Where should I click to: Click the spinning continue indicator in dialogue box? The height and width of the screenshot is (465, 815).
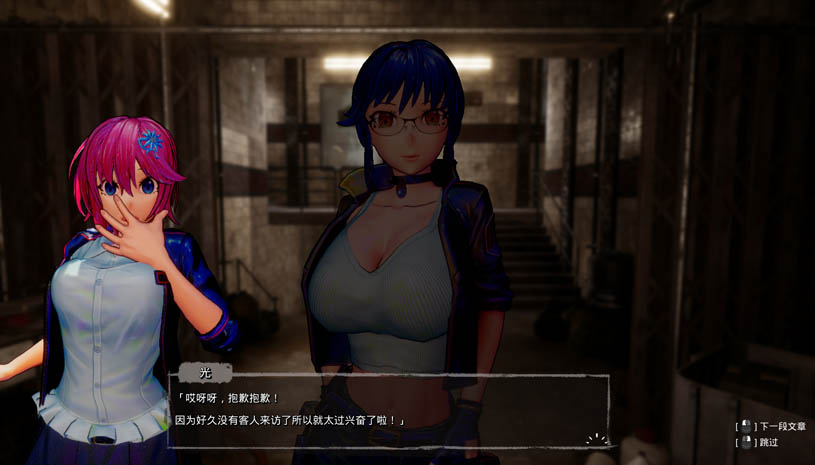[596, 438]
